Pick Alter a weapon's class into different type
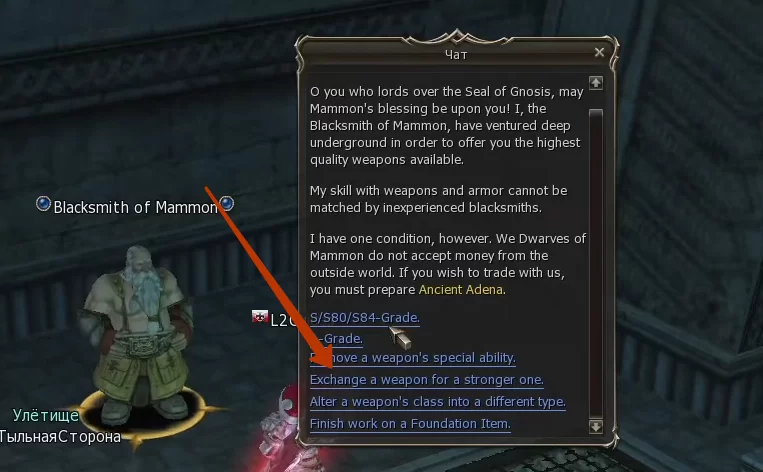The image size is (763, 472). tap(437, 402)
